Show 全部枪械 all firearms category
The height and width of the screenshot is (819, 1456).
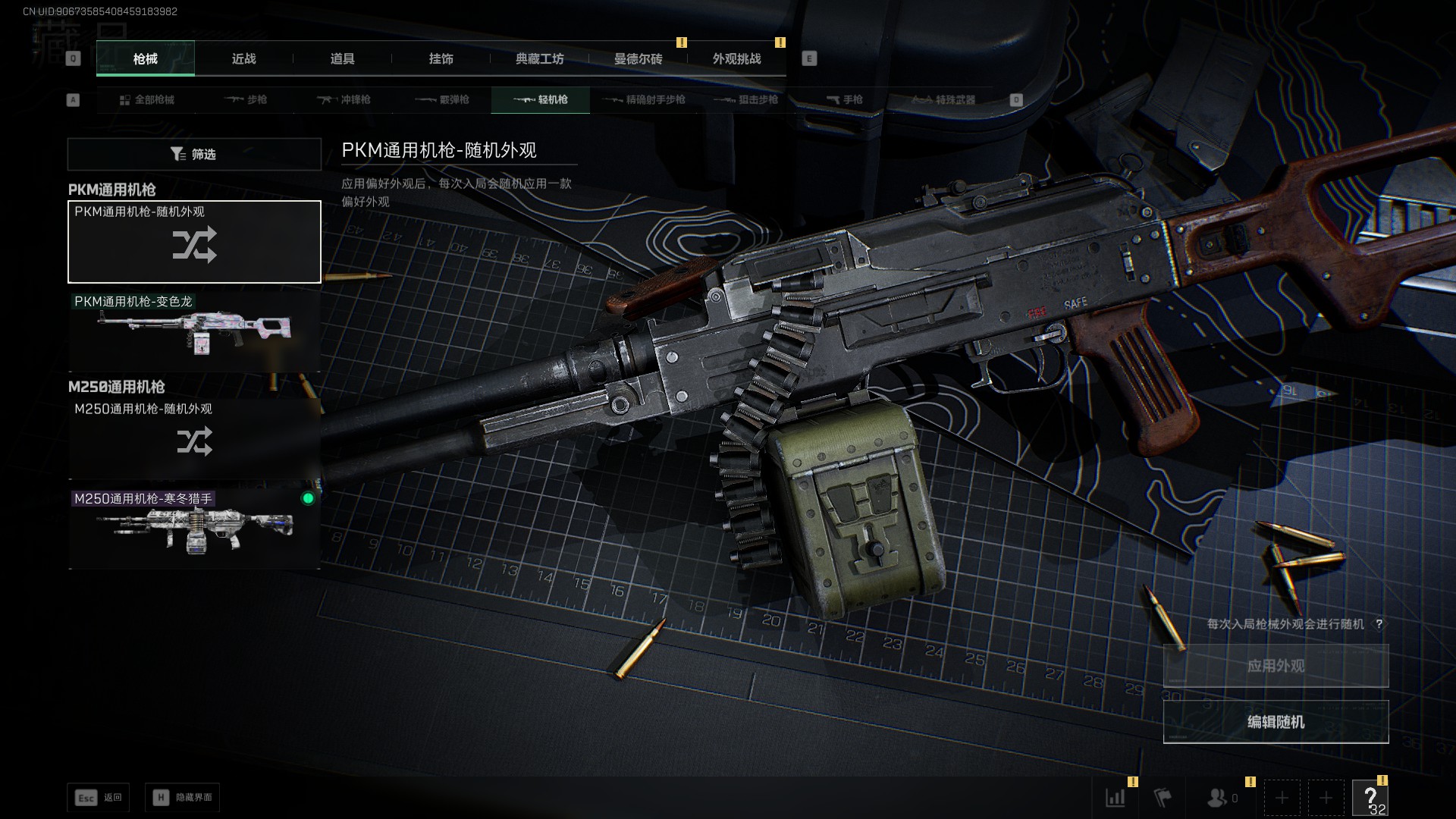click(147, 100)
